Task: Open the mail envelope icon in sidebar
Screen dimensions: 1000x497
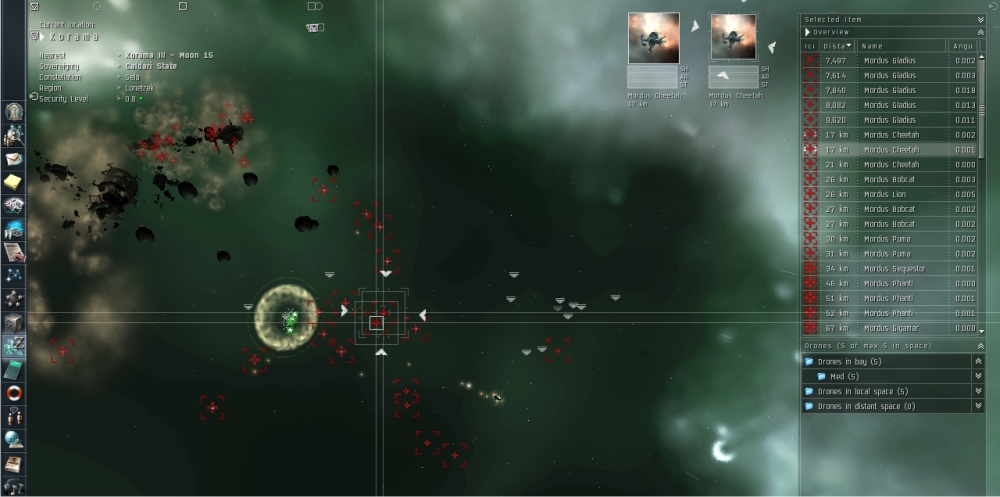Action: (x=14, y=159)
